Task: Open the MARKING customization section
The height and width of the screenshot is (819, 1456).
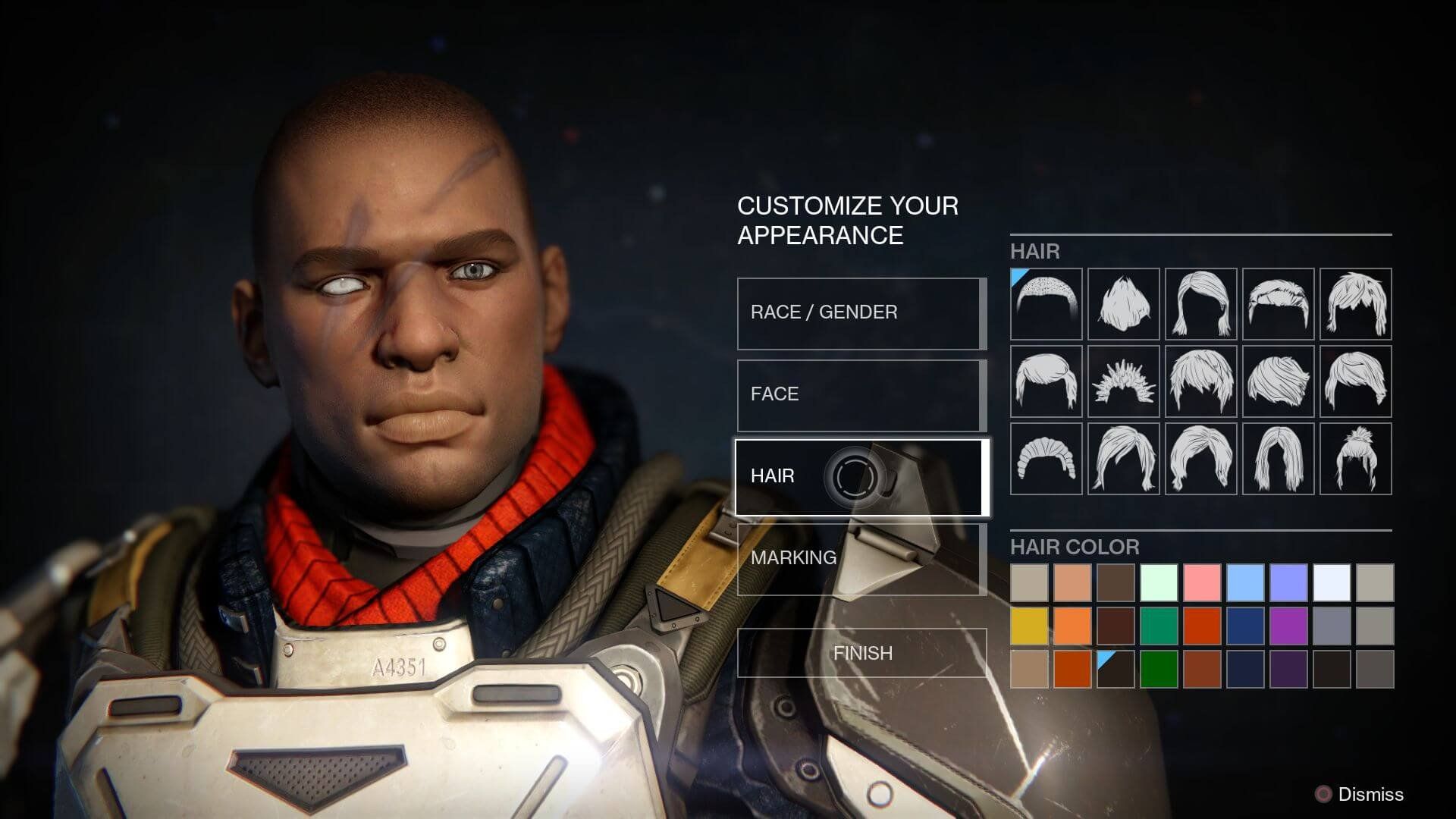Action: 860,559
